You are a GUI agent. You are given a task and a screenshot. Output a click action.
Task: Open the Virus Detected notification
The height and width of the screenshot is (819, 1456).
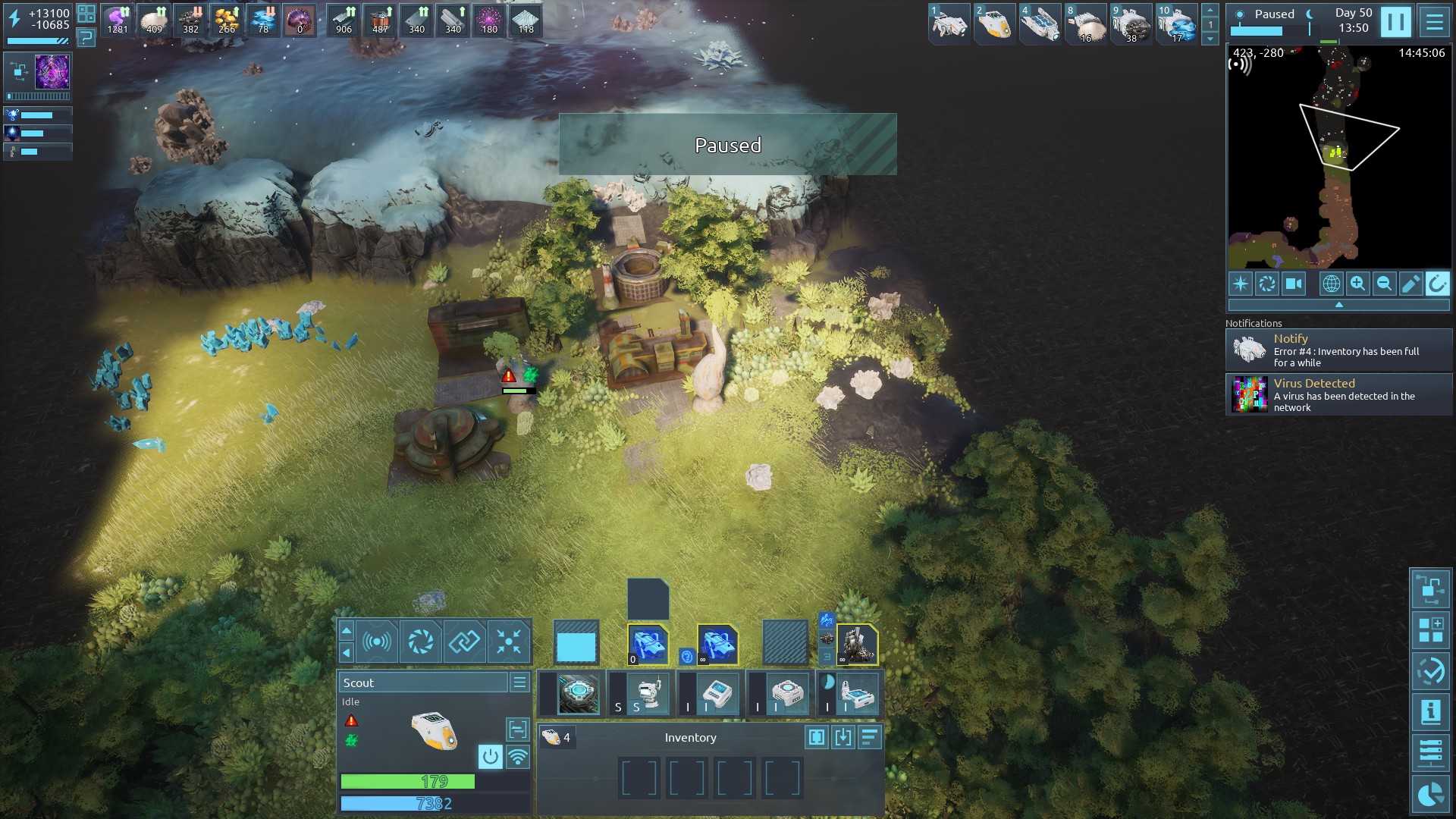point(1339,395)
